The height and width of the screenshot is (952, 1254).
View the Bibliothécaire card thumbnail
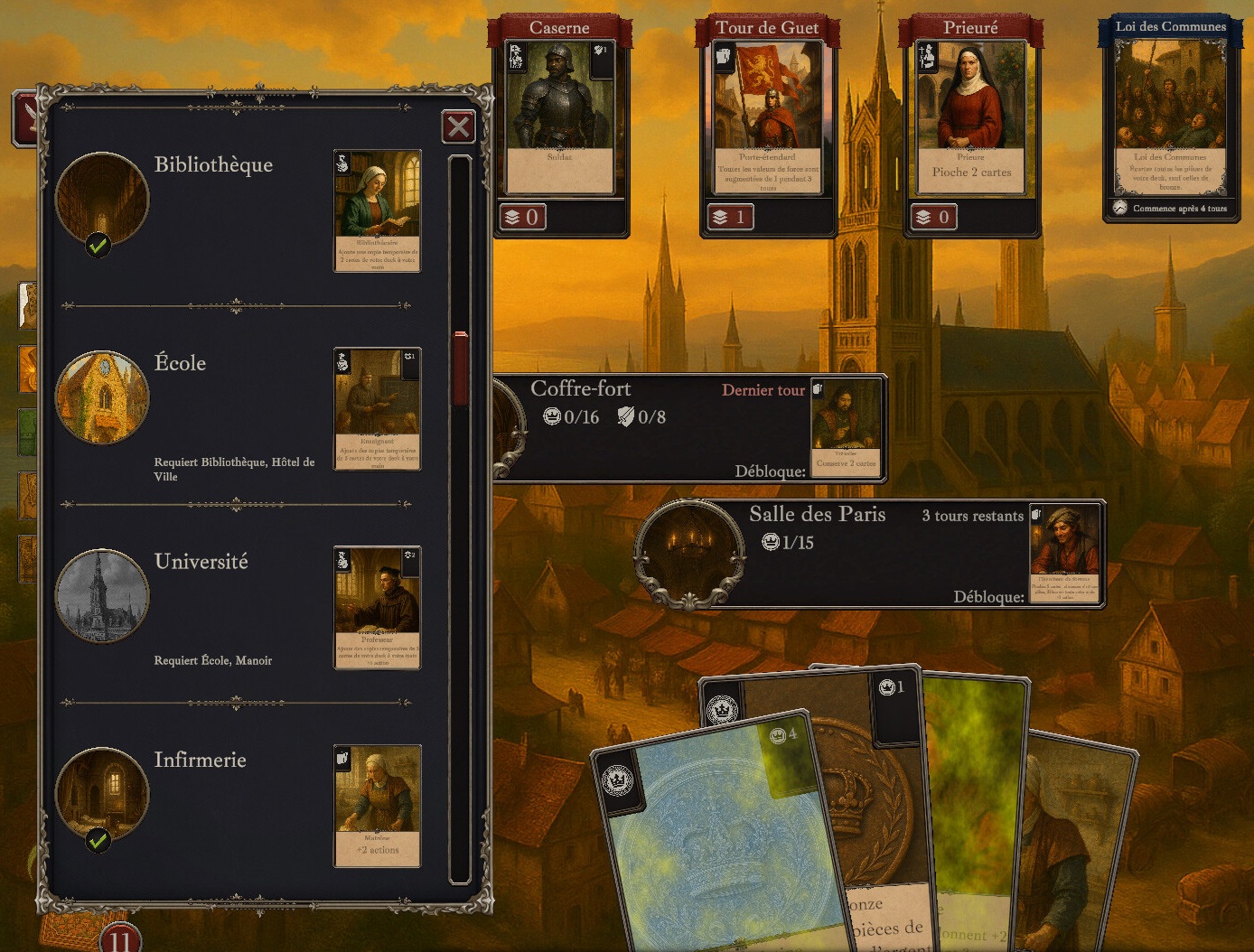(x=377, y=210)
